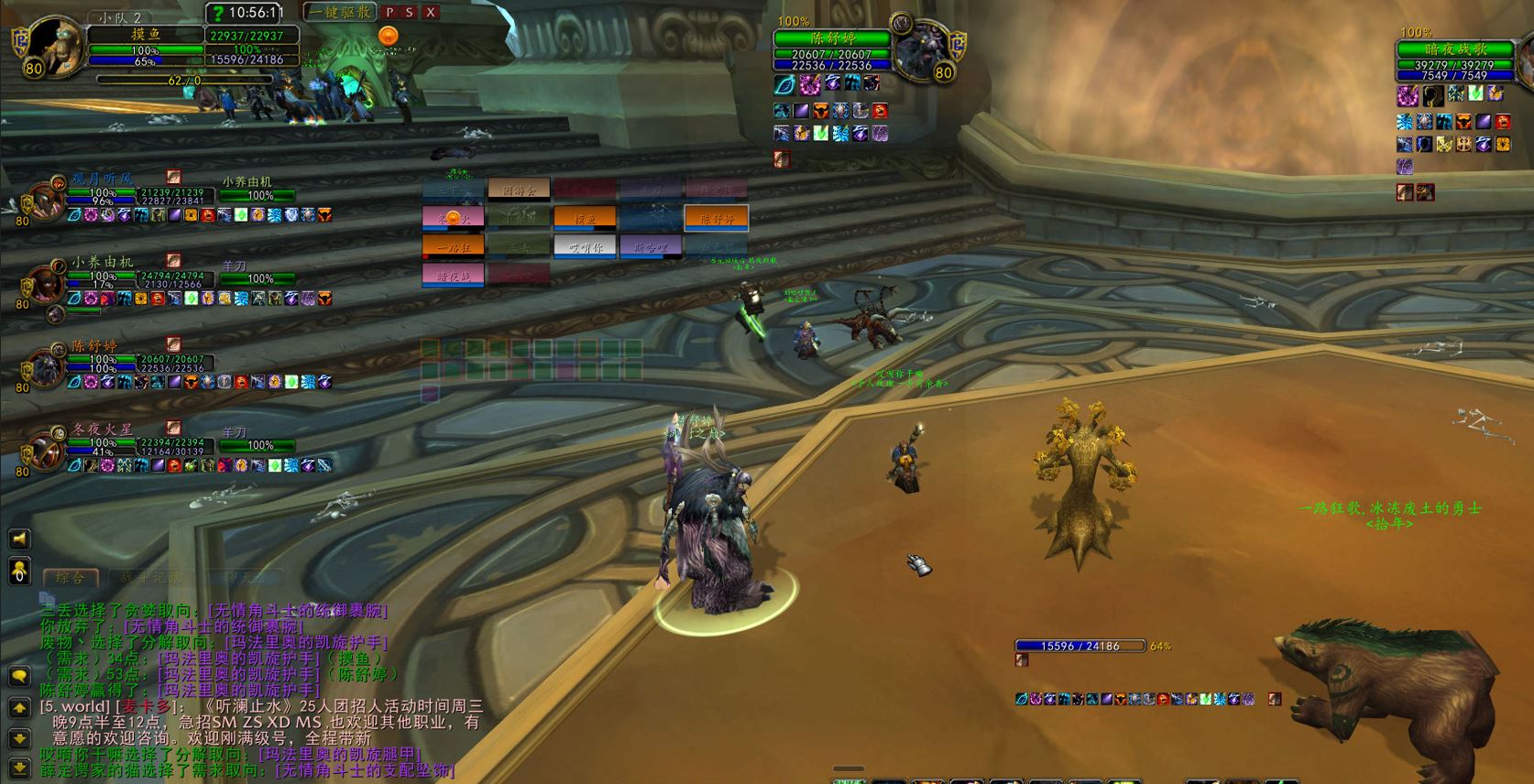The width and height of the screenshot is (1534, 784).
Task: Click the 哎唷你 white raid frame tile
Action: (585, 246)
